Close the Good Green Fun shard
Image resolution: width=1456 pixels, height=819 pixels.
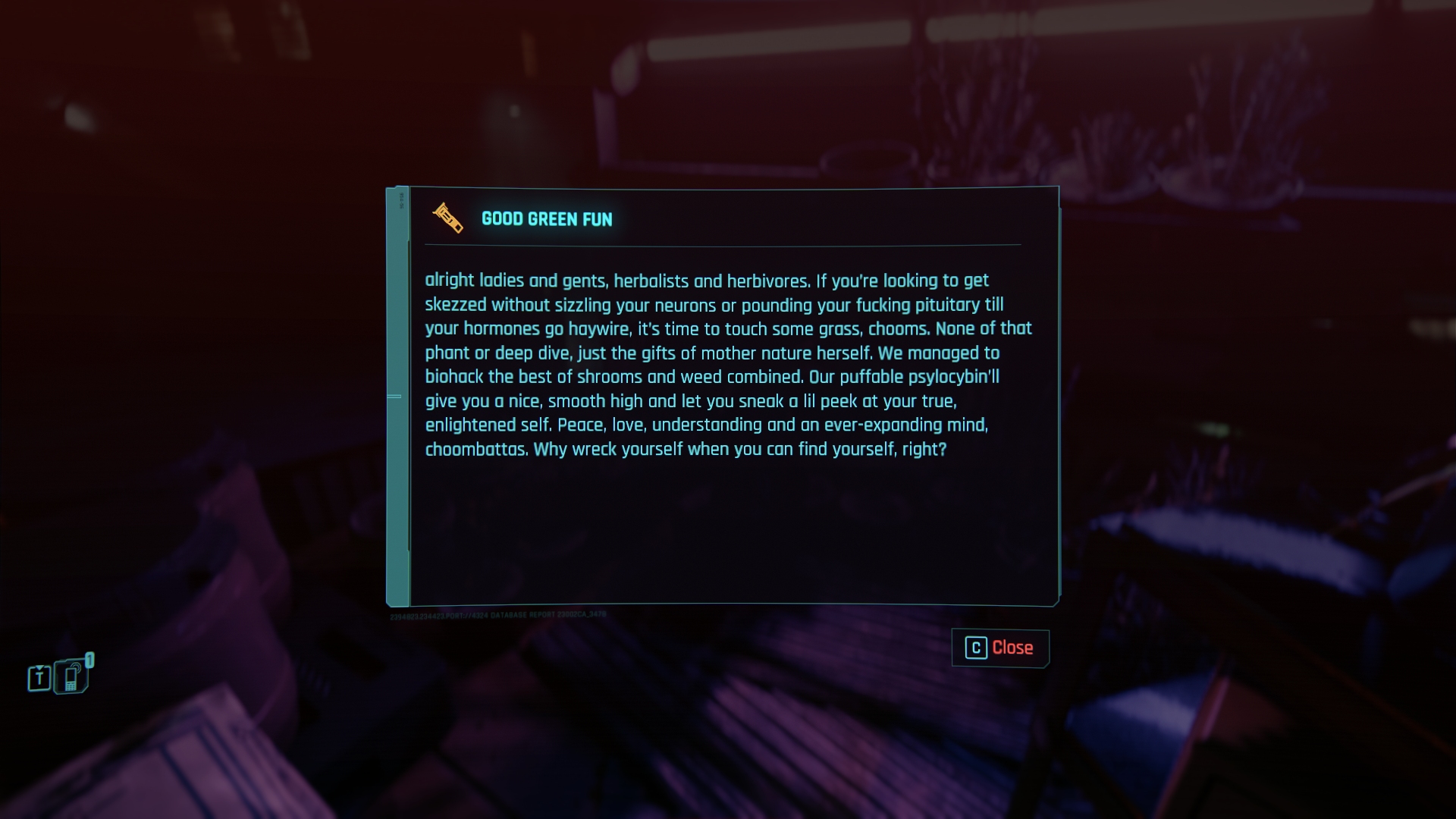[999, 648]
